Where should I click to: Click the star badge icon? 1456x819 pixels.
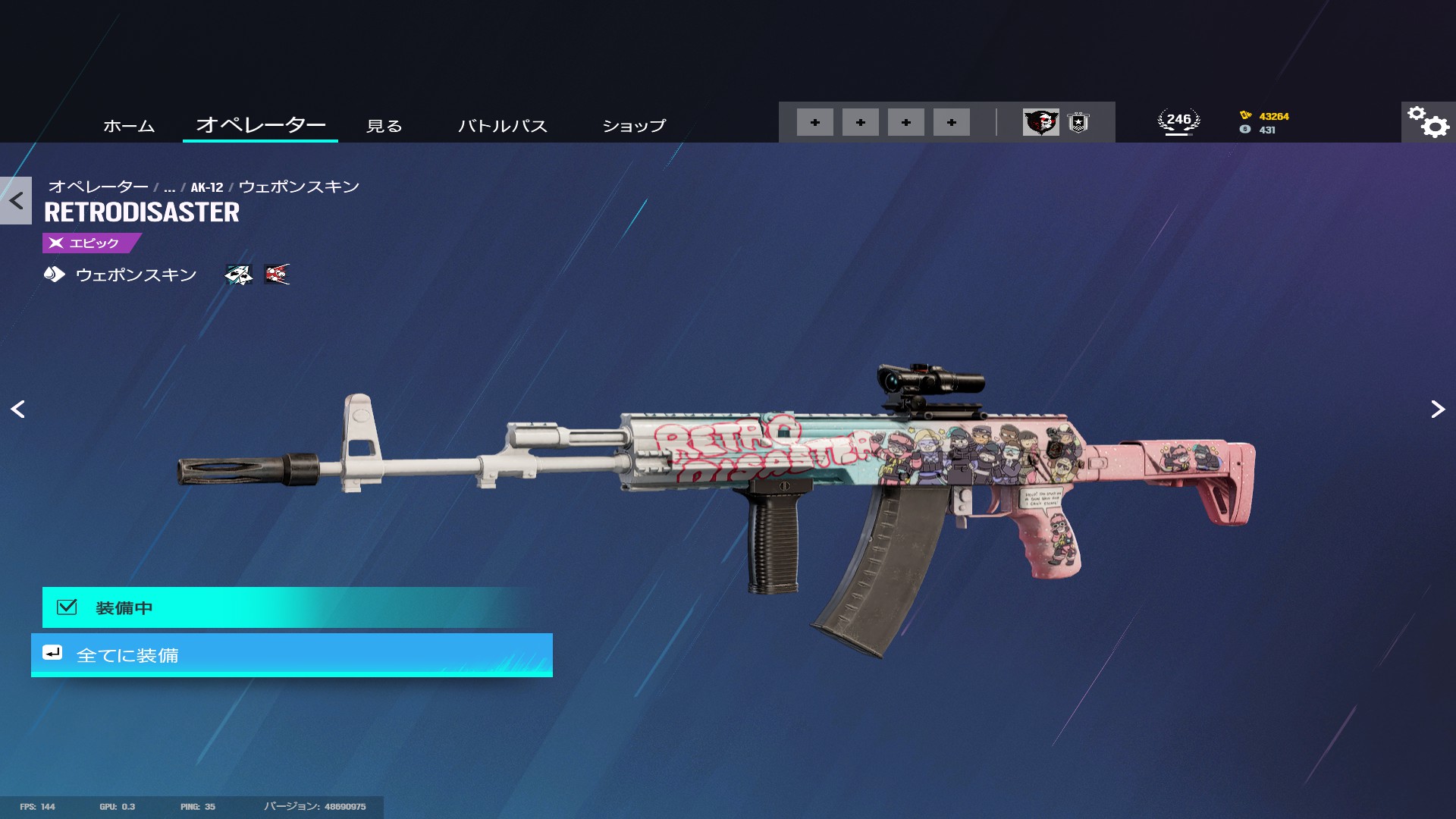(1078, 122)
